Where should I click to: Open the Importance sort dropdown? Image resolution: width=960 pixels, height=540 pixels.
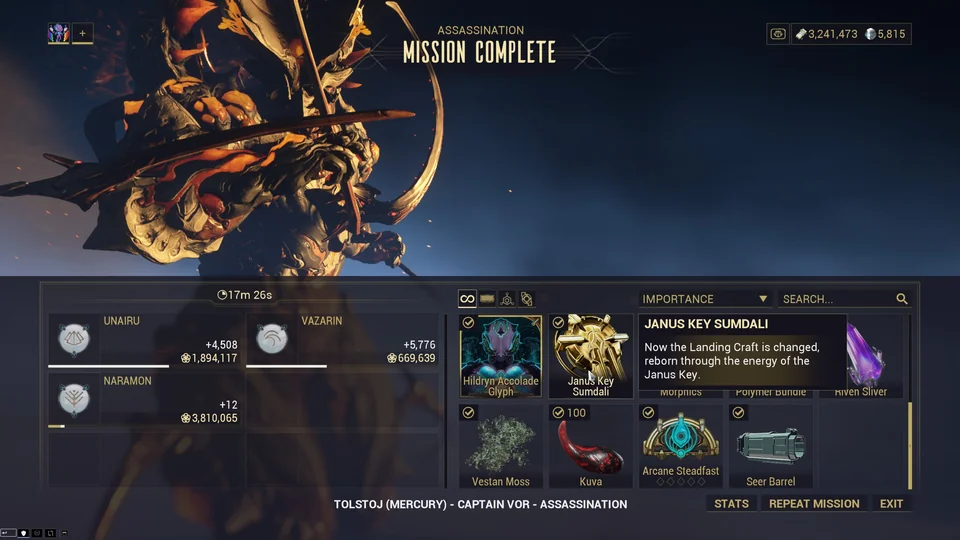(705, 299)
